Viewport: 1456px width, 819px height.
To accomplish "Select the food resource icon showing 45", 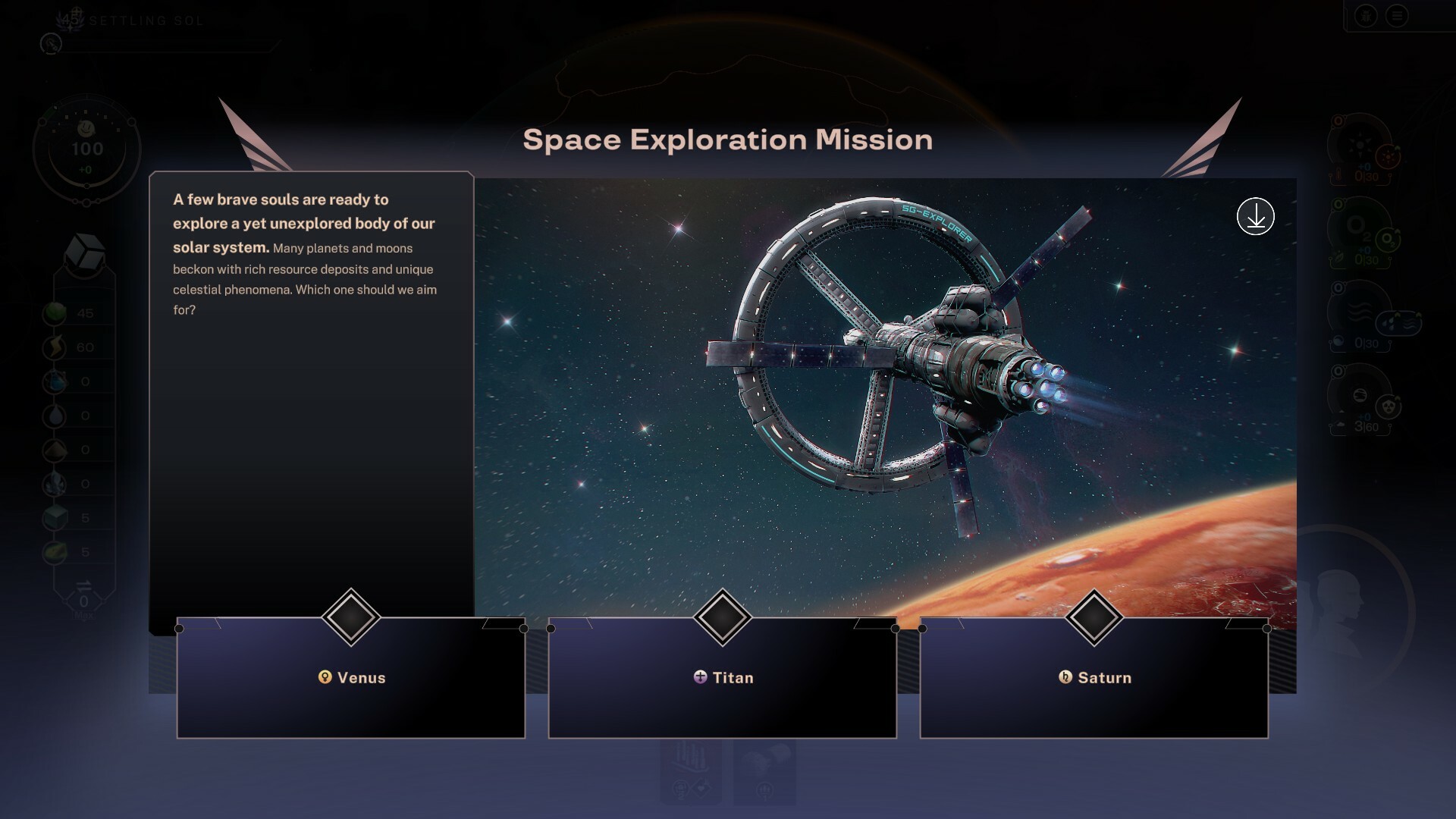I will point(55,312).
